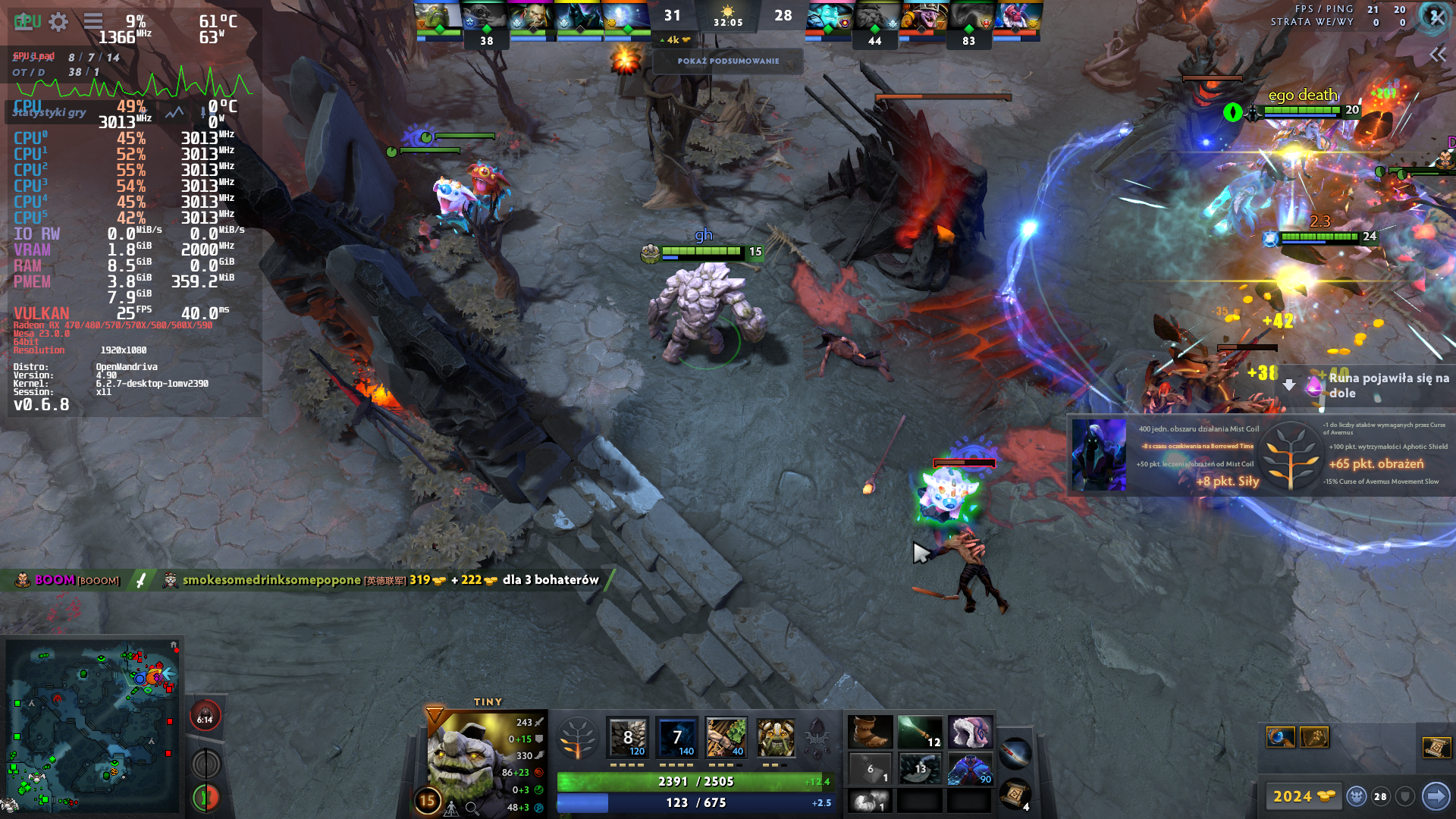Use the Town Portal Scroll slot
This screenshot has width=1456, height=819.
pyautogui.click(x=1015, y=793)
